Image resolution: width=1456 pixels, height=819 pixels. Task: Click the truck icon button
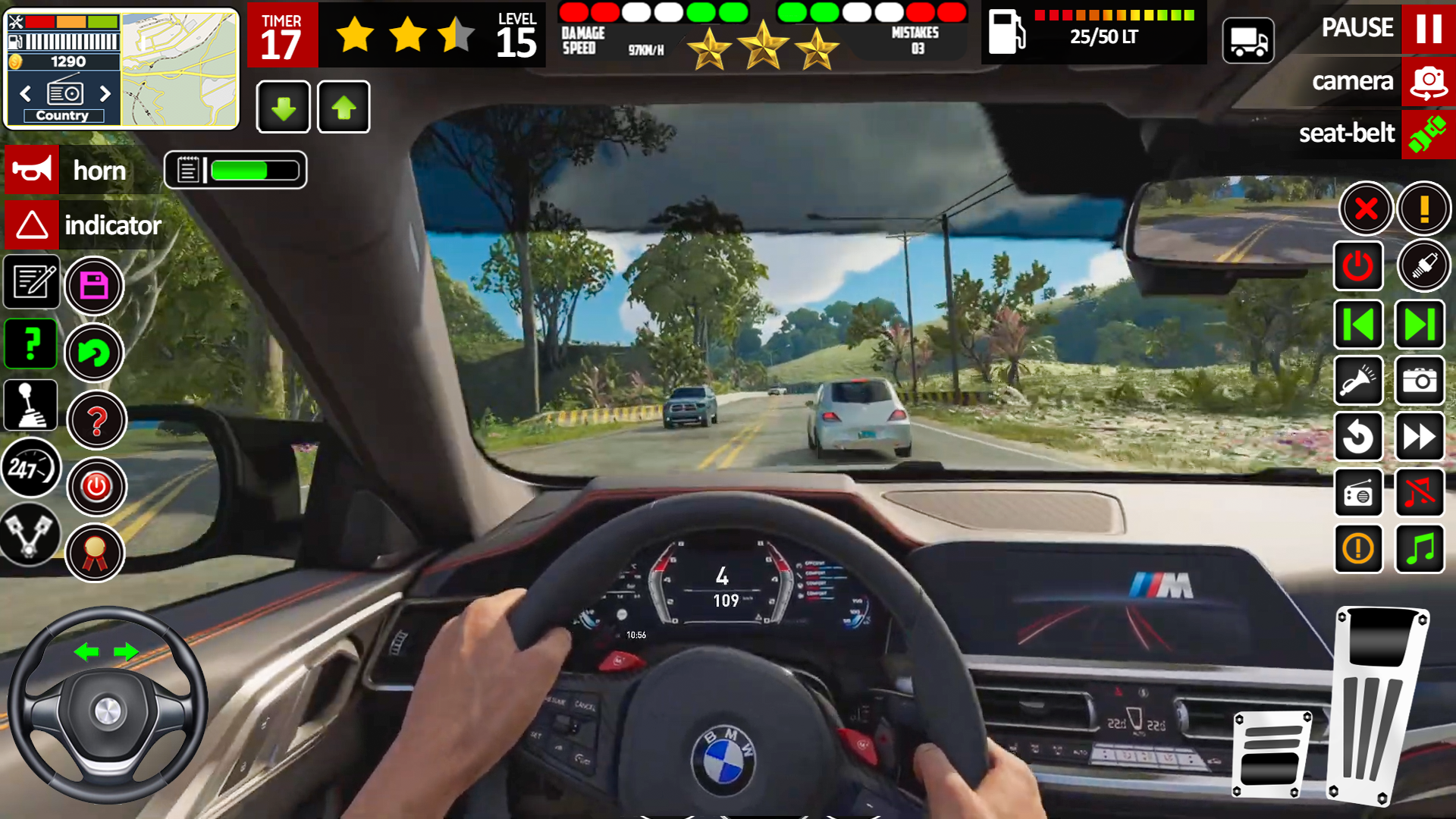(x=1248, y=41)
